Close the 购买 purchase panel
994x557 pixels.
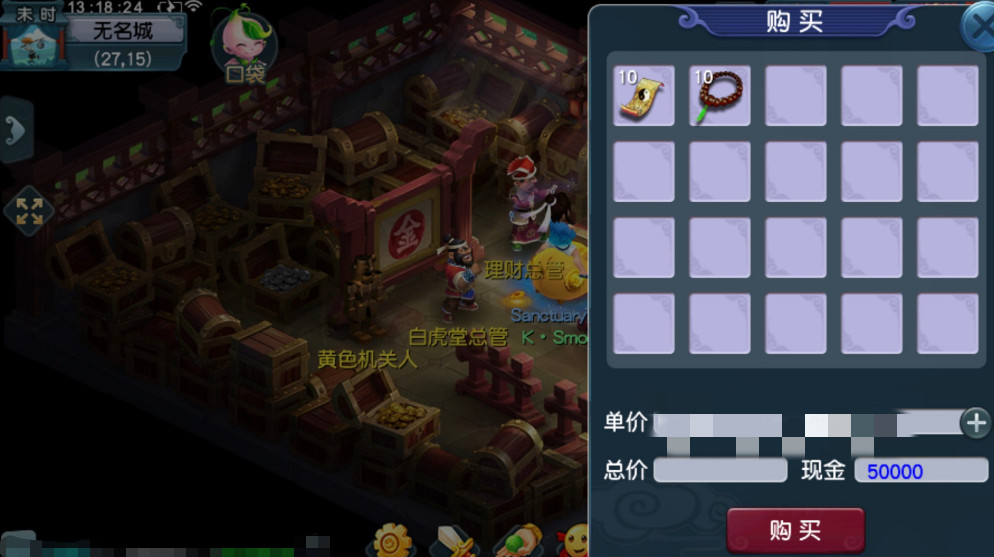pos(977,28)
